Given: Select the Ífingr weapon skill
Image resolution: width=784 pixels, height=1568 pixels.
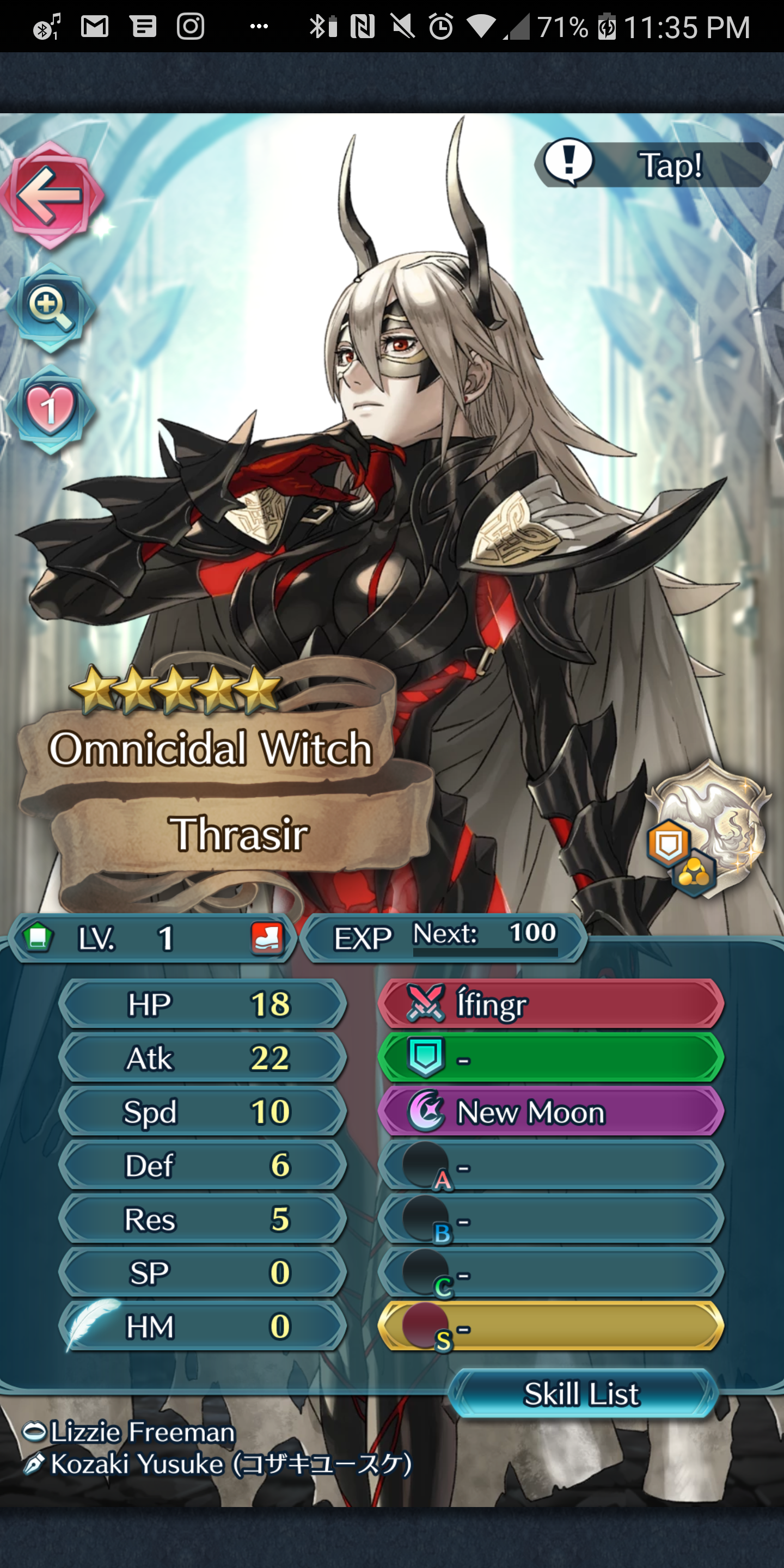Looking at the screenshot, I should 551,1004.
